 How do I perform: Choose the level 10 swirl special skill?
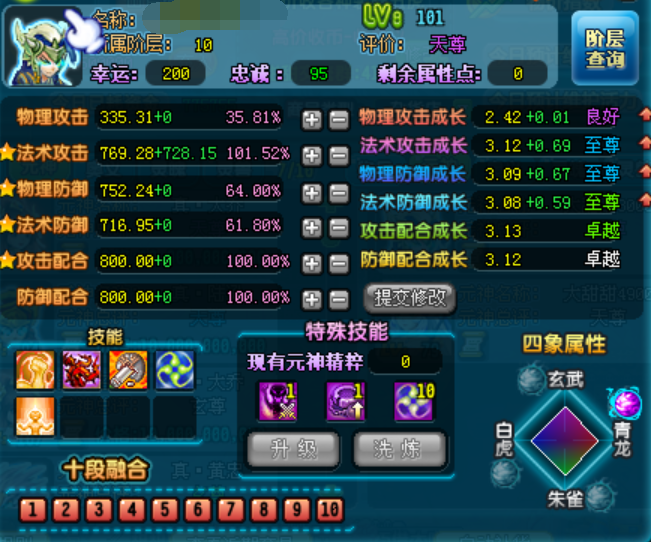click(413, 401)
